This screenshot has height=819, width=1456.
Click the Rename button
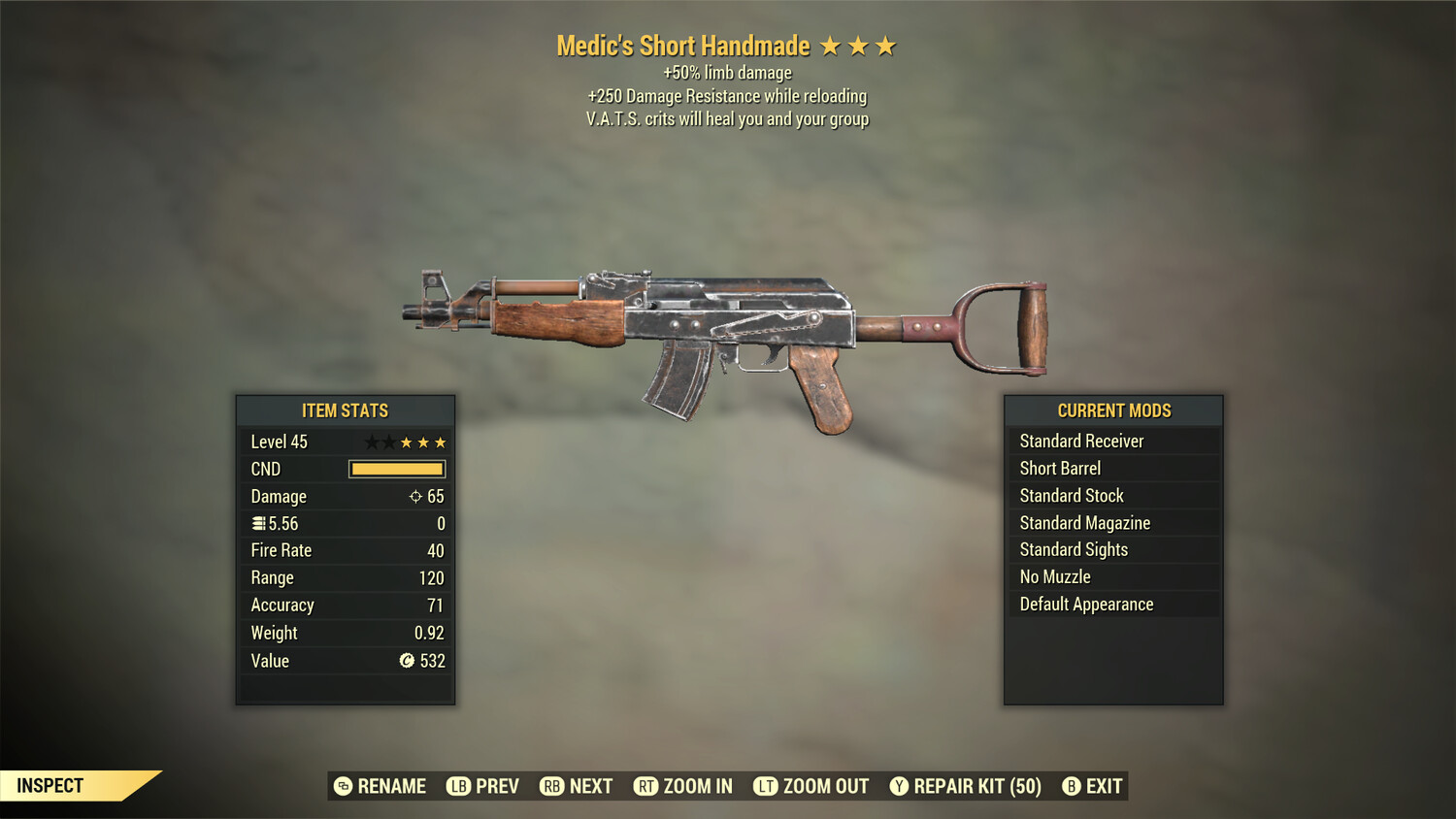pos(391,786)
